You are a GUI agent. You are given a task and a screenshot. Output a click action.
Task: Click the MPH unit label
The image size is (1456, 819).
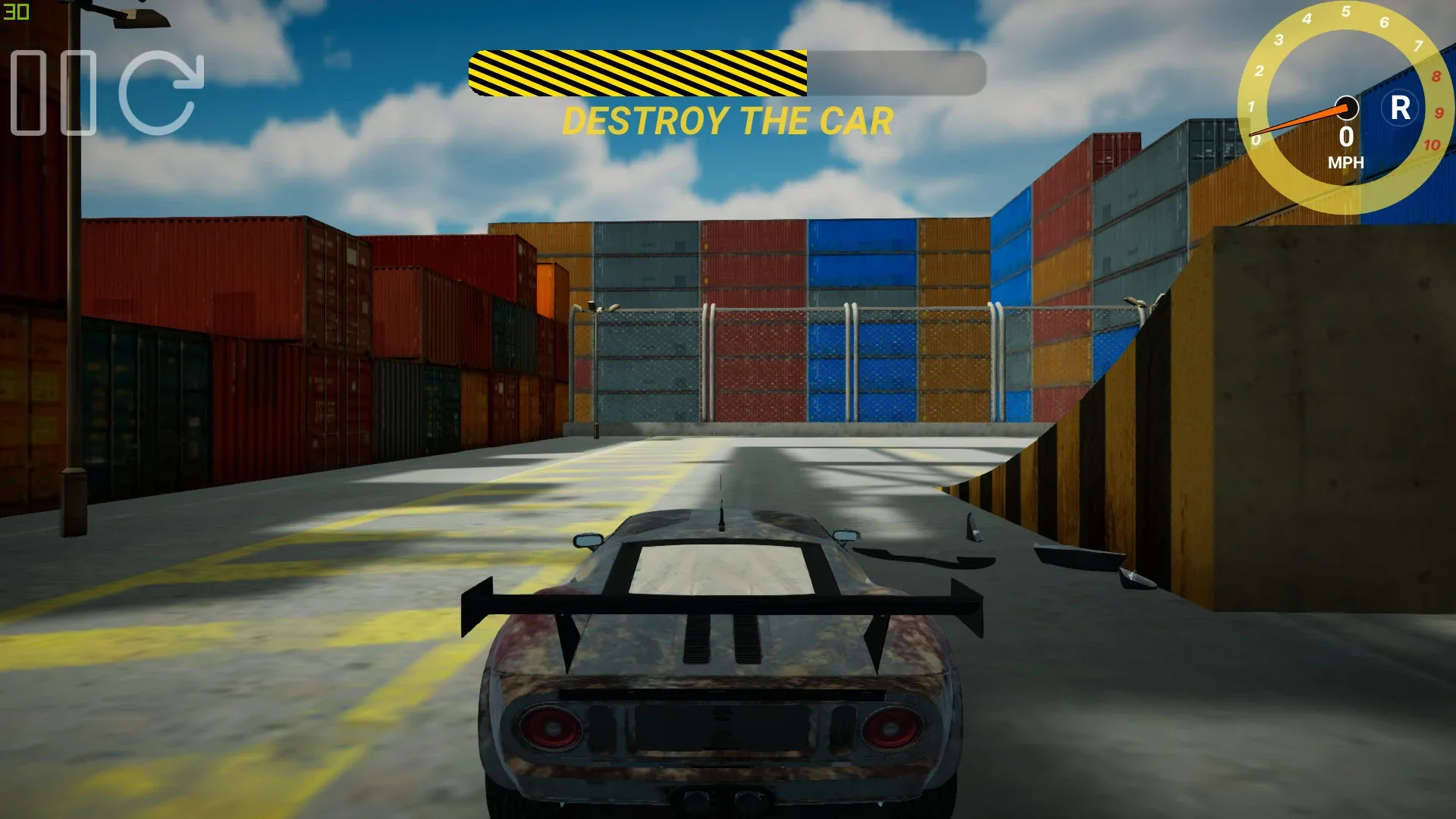(1347, 162)
